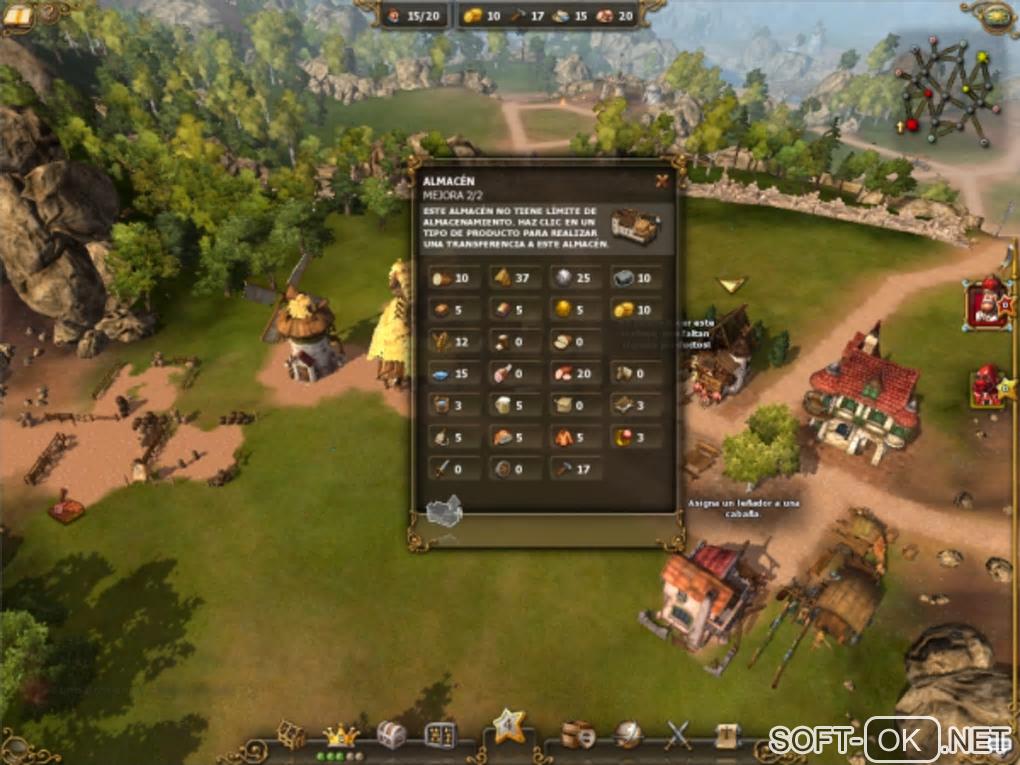Open the book icon in top-left corner
The width and height of the screenshot is (1020, 765).
coord(18,14)
